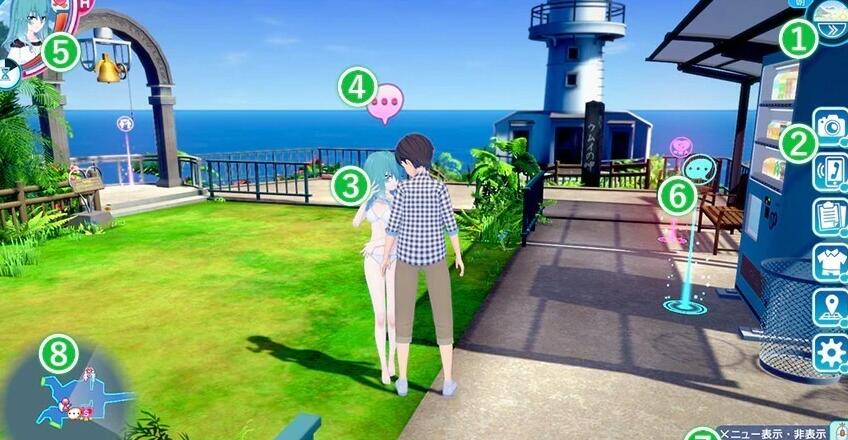Image resolution: width=848 pixels, height=440 pixels.
Task: Collapse the side menu with double-arrow button
Action: click(832, 29)
